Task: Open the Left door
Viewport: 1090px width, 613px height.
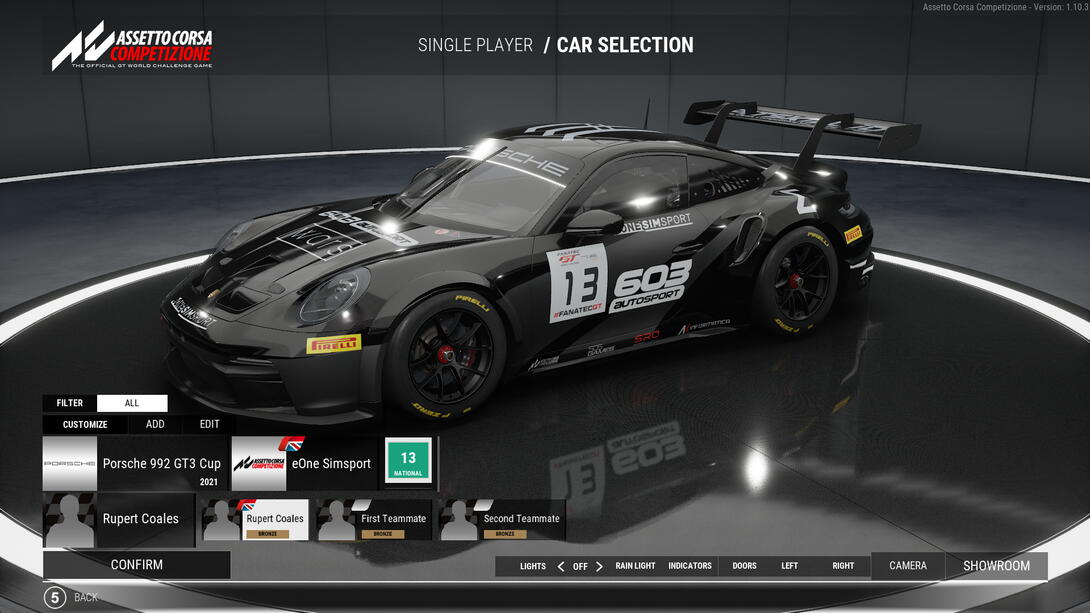Action: (x=789, y=566)
